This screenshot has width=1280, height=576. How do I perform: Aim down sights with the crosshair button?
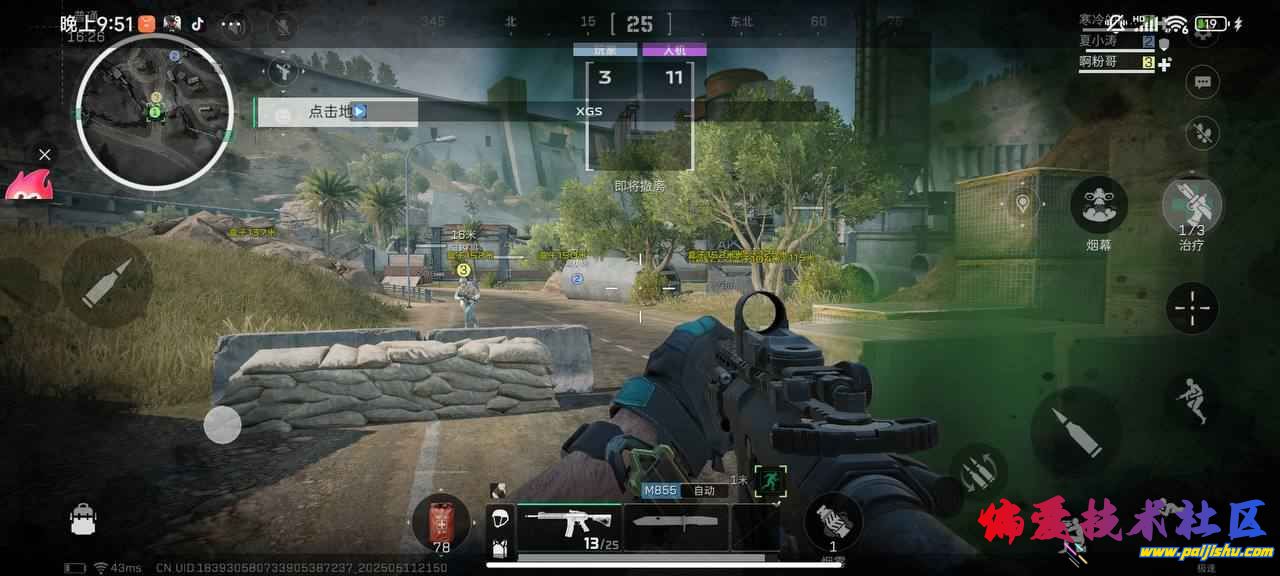click(1192, 308)
